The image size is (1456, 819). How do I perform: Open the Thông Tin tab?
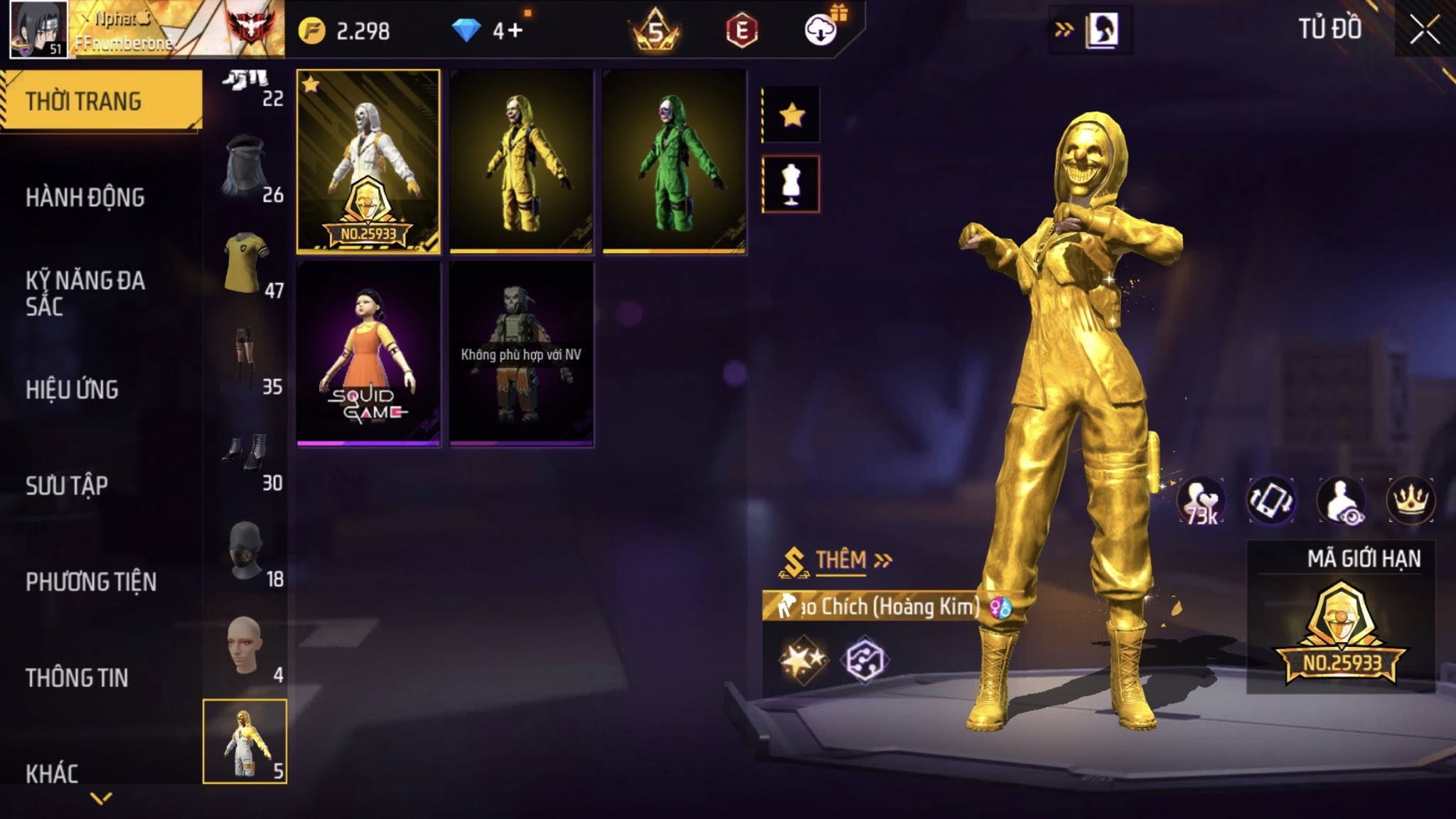point(77,678)
